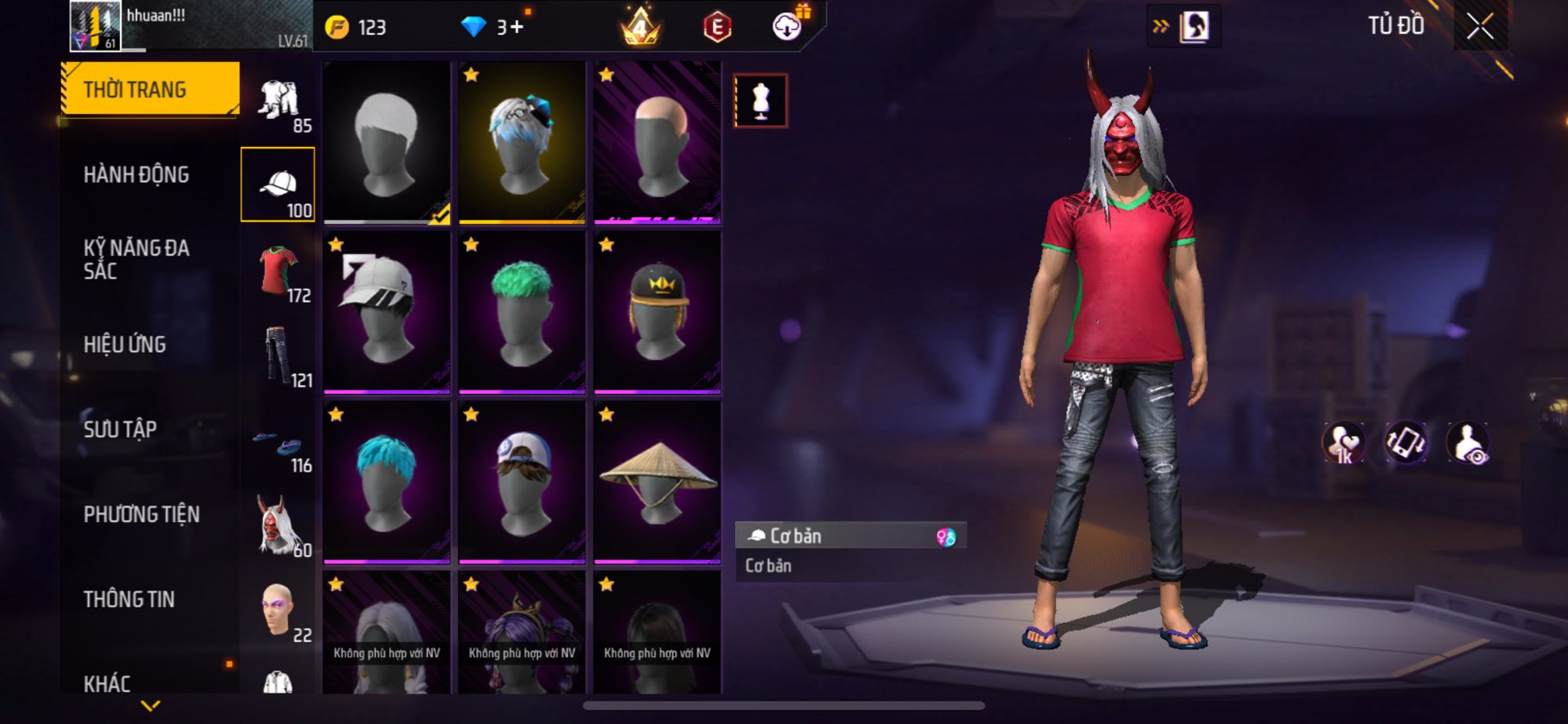Show the THÔNG TIN section
This screenshot has width=1568, height=724.
pos(129,599)
